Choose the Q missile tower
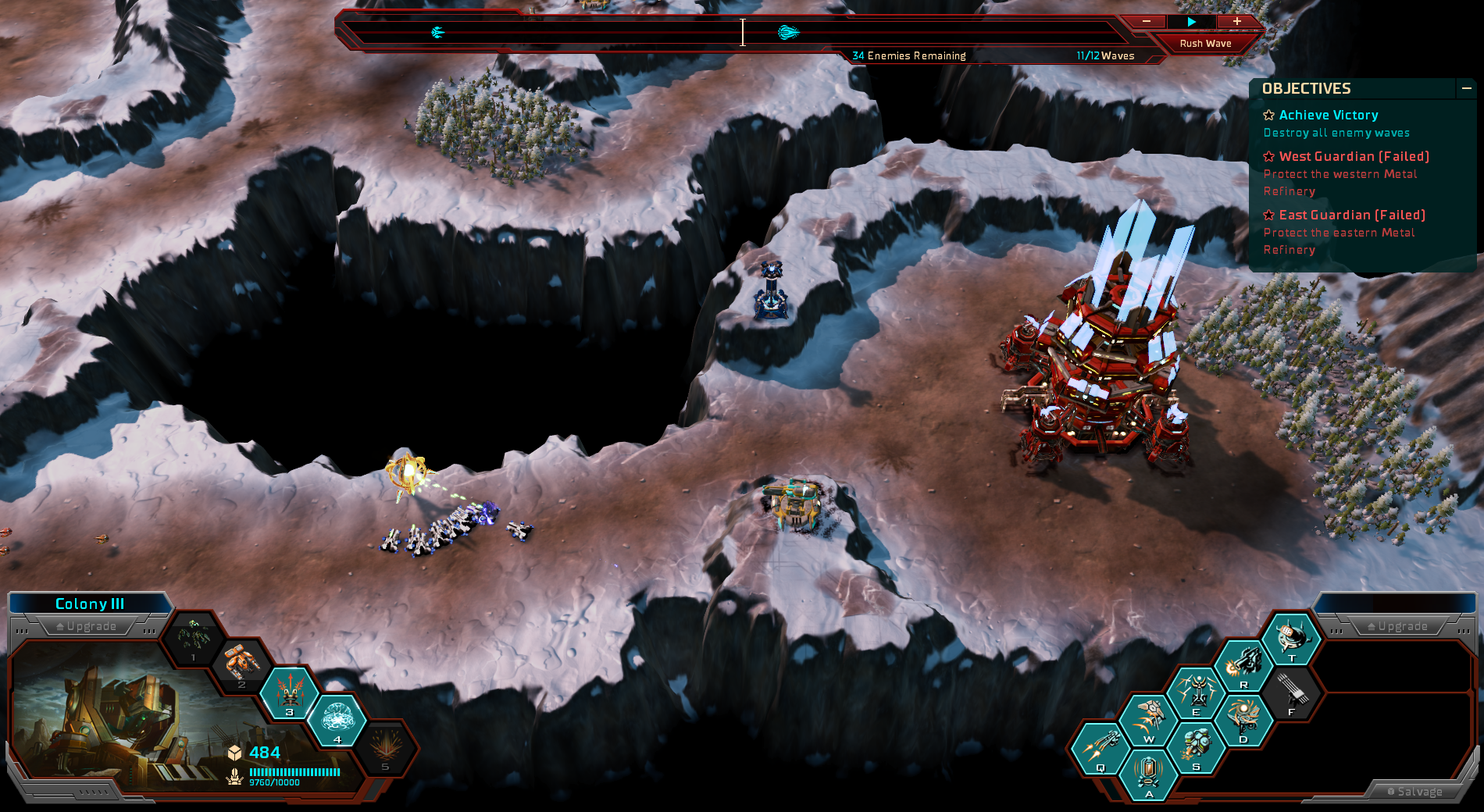Image resolution: width=1484 pixels, height=812 pixels. click(x=1100, y=747)
